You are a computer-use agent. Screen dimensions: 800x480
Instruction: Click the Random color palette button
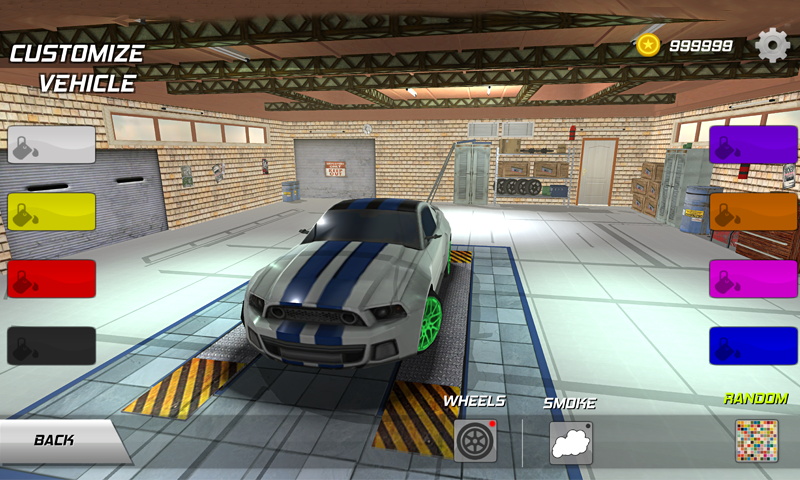tap(756, 441)
